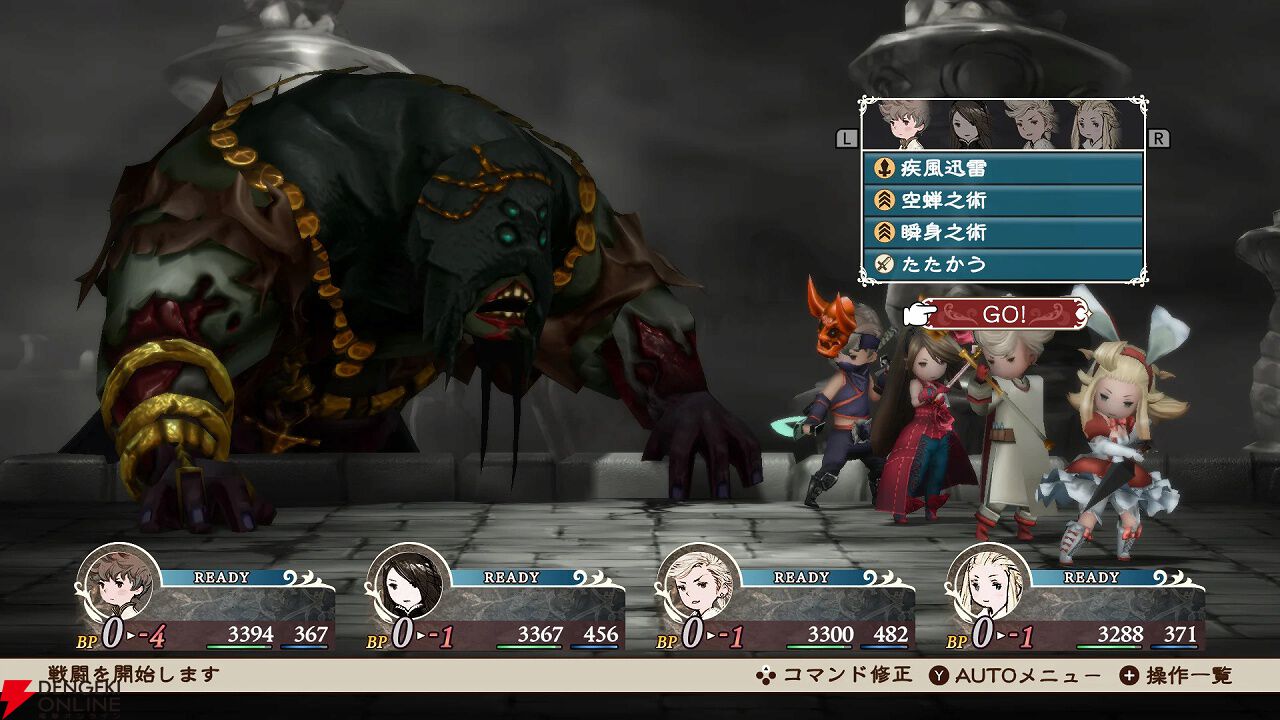Open the 操作一覧 controls list

[1176, 675]
